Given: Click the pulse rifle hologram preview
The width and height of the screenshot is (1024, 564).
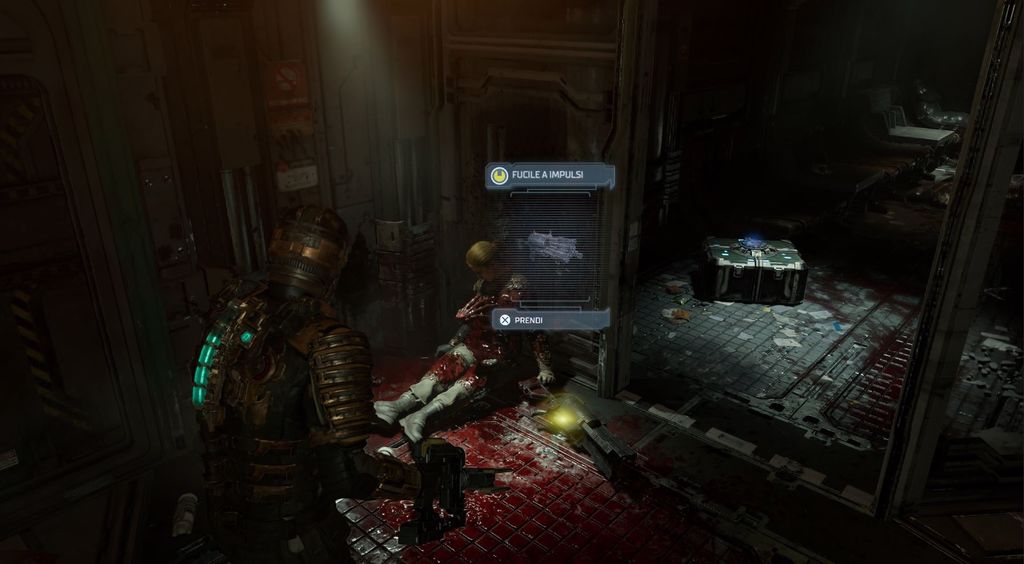Looking at the screenshot, I should pyautogui.click(x=553, y=246).
